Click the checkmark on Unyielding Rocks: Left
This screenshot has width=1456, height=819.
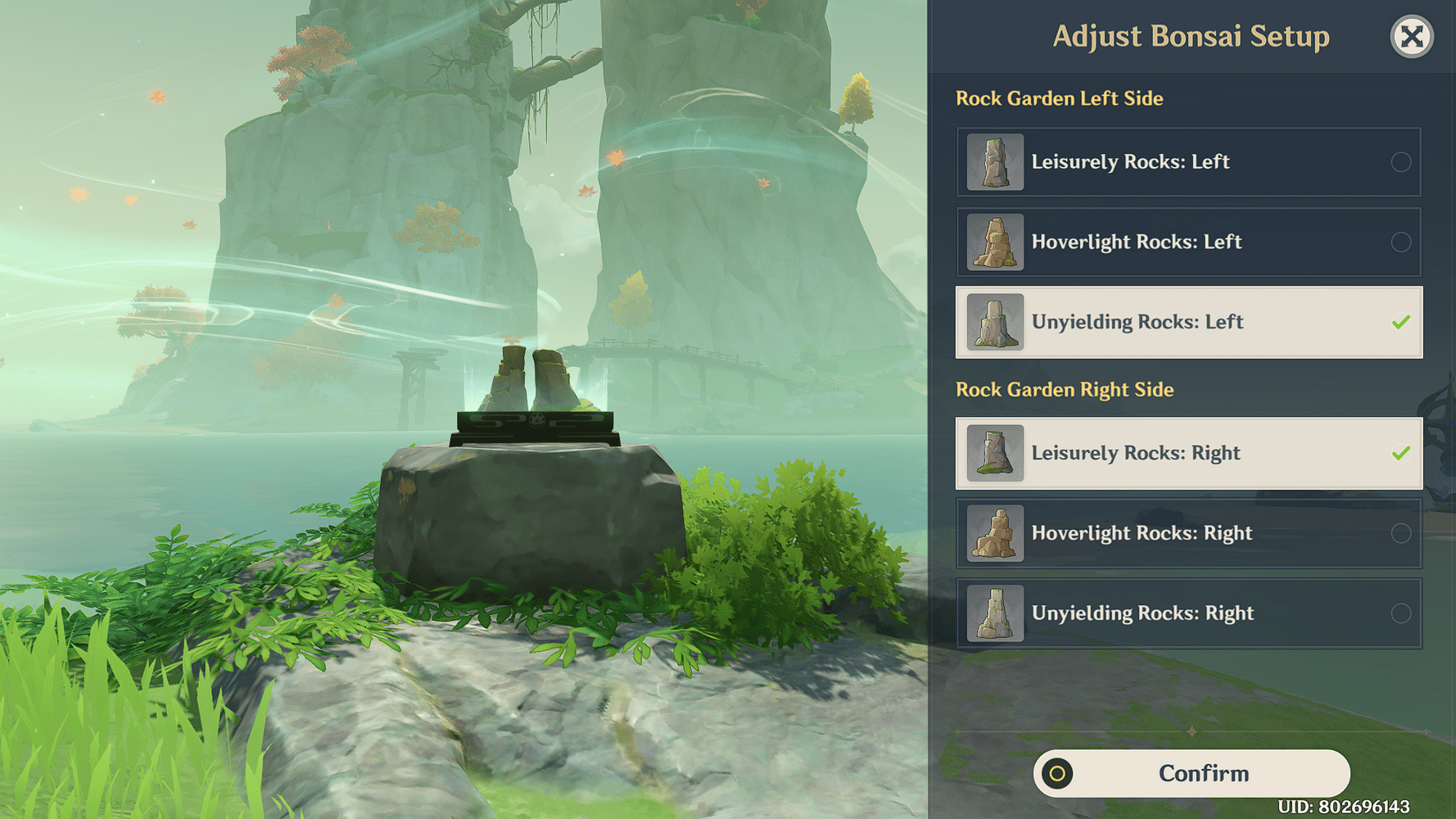(x=1399, y=322)
